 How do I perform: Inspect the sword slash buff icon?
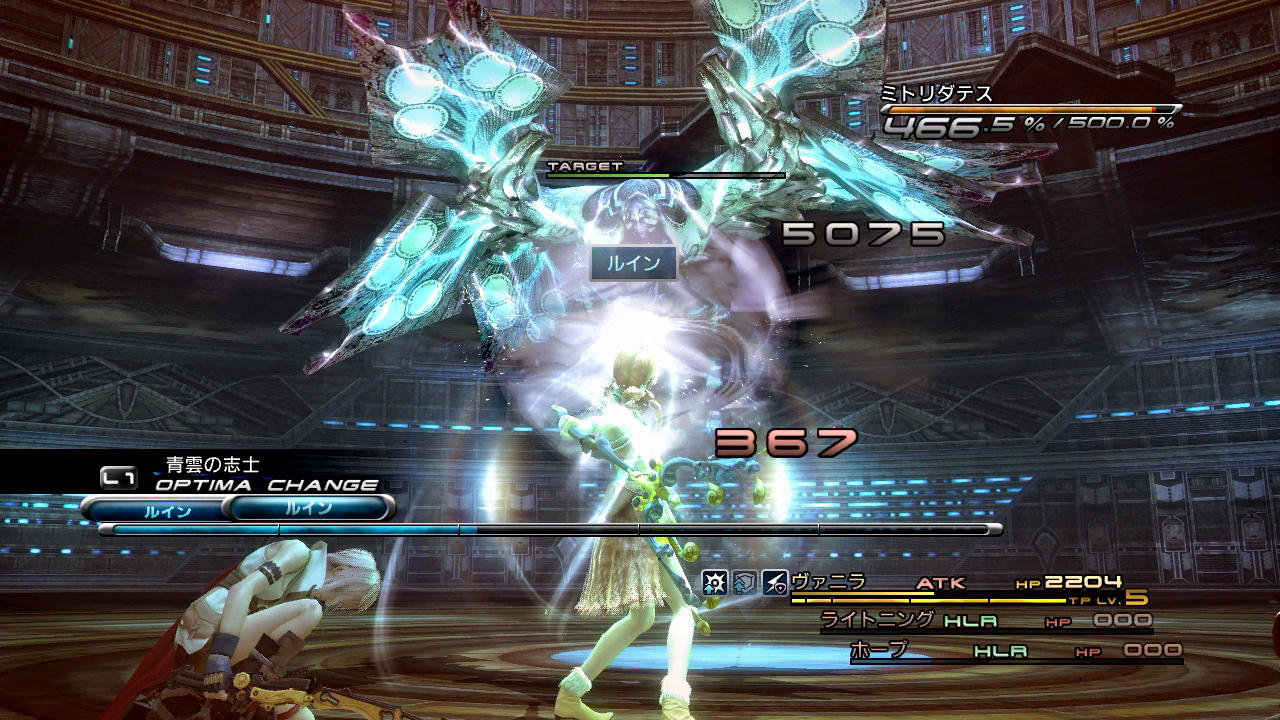(x=775, y=582)
